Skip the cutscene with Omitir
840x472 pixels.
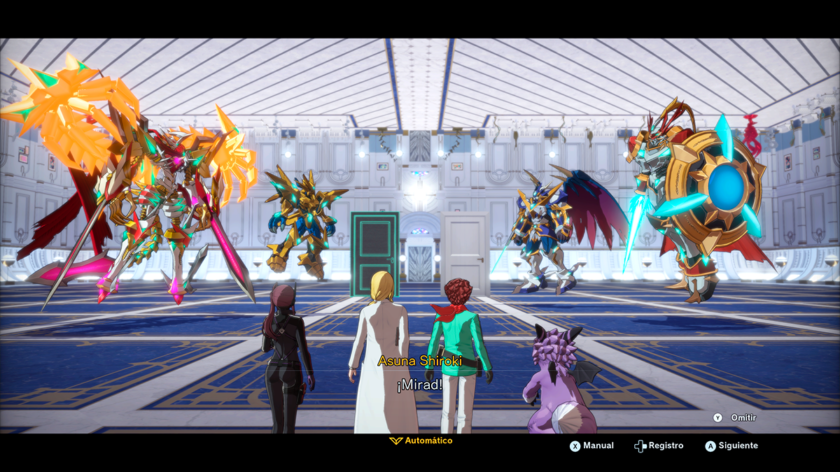click(x=735, y=418)
